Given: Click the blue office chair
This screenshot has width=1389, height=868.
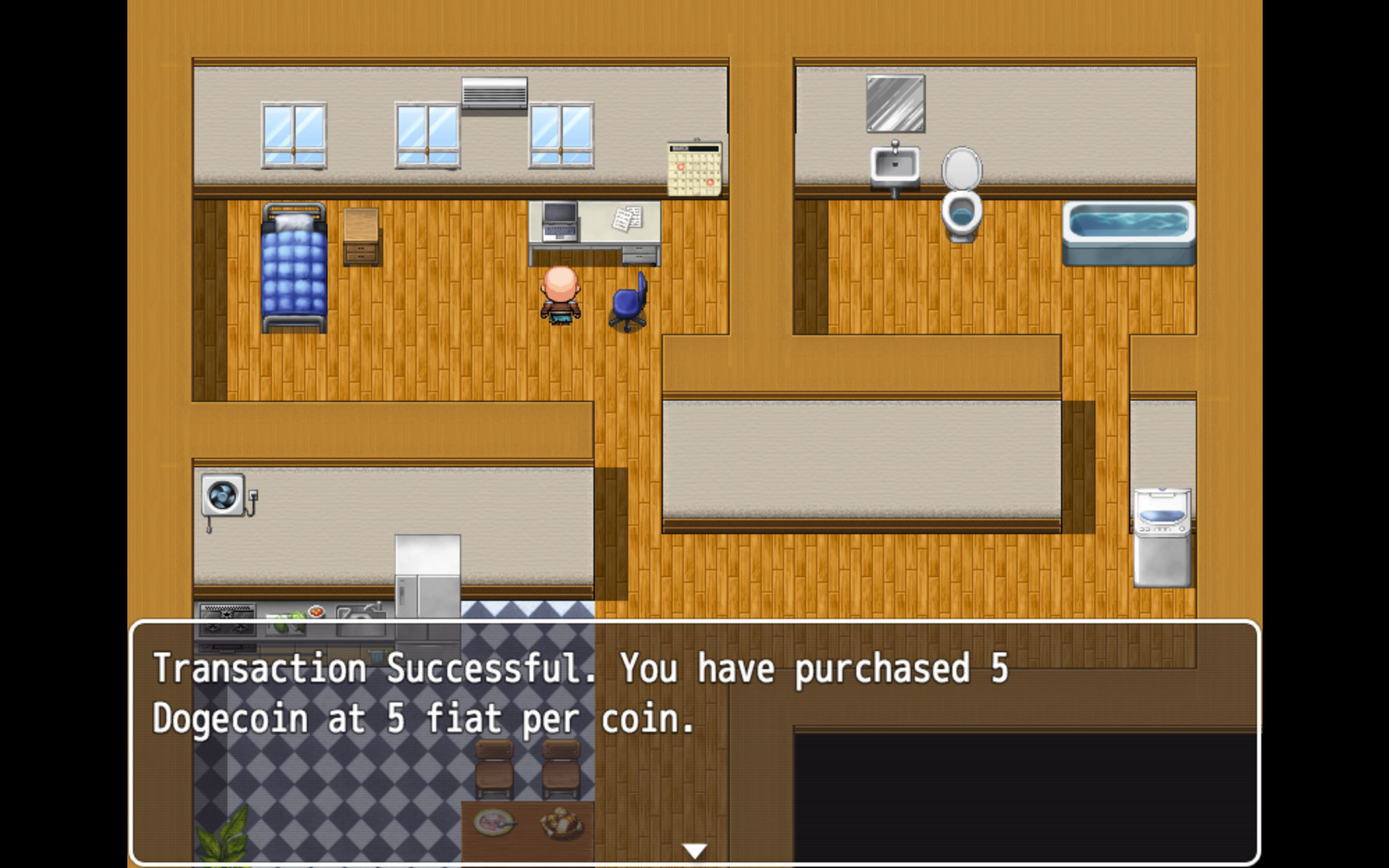Looking at the screenshot, I should pyautogui.click(x=627, y=305).
